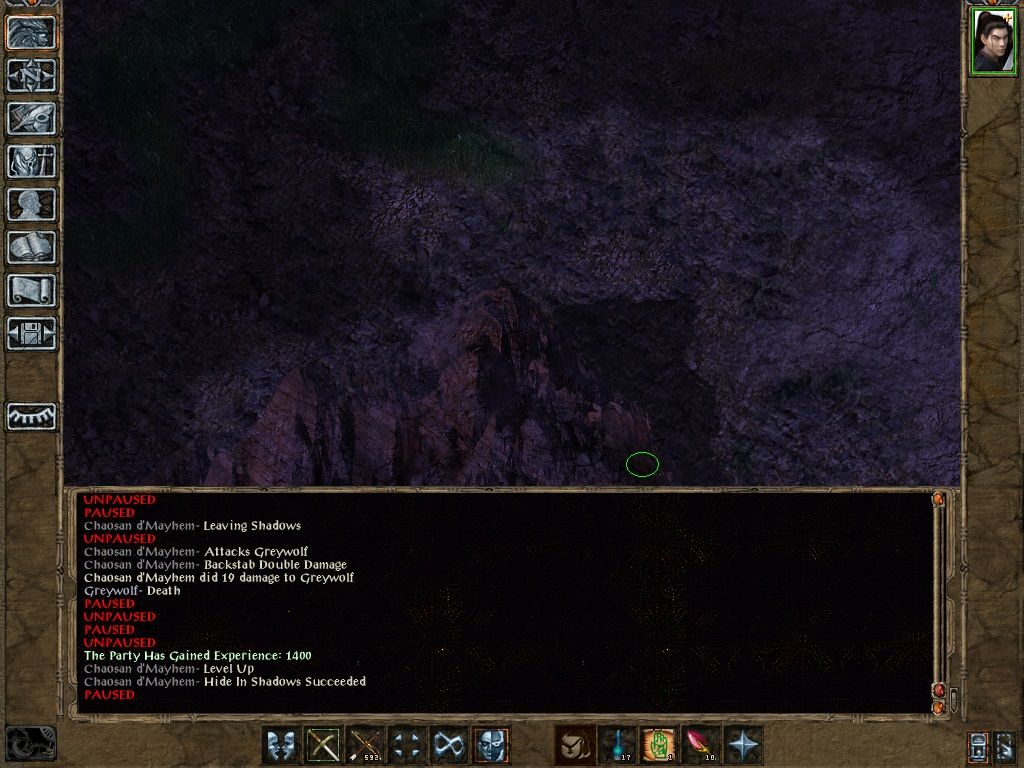Image resolution: width=1024 pixels, height=768 pixels.
Task: Open the priest scroll button
Action: [x=31, y=290]
